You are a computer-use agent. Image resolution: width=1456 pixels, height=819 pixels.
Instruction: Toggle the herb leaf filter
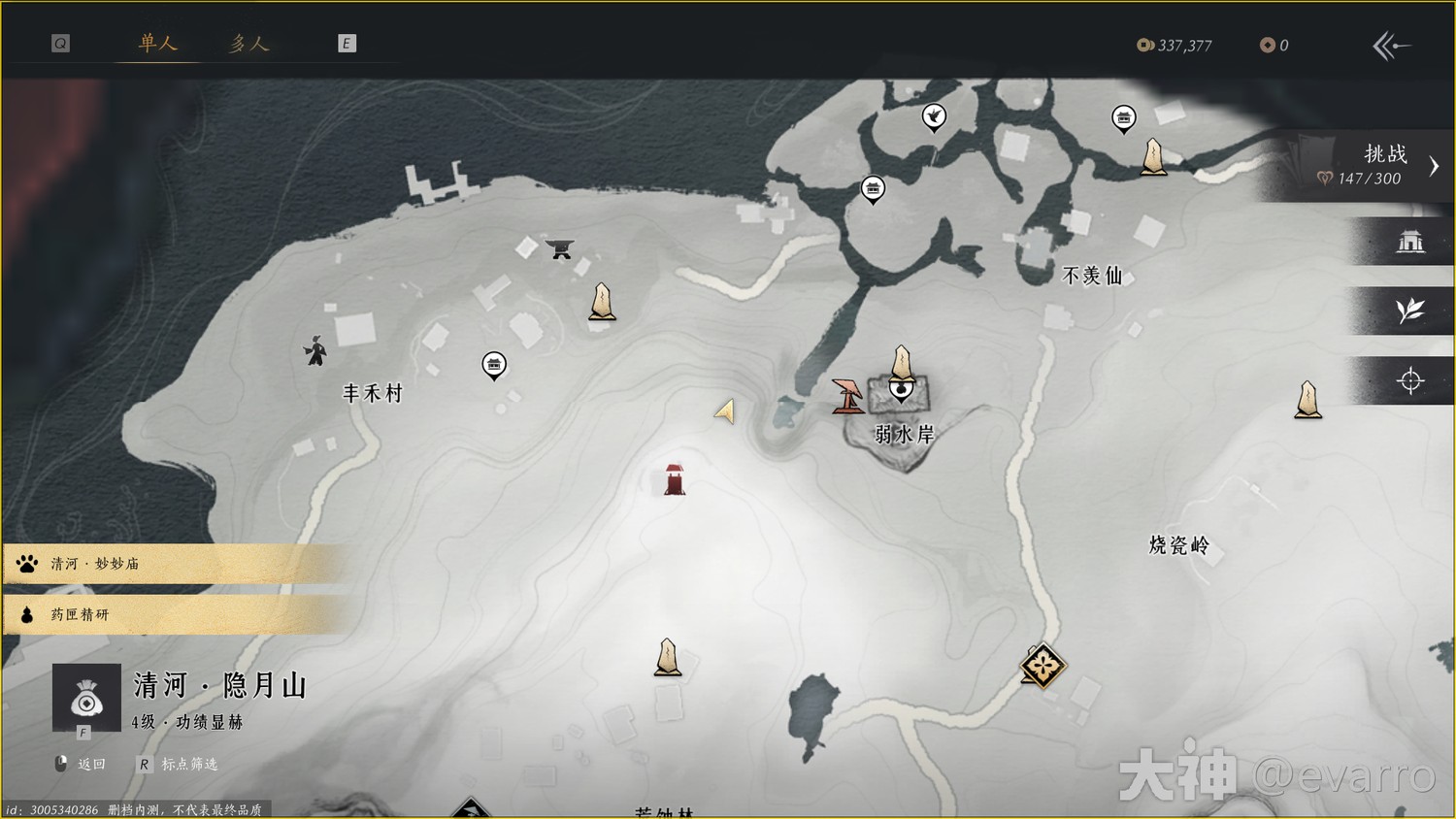tap(1409, 311)
